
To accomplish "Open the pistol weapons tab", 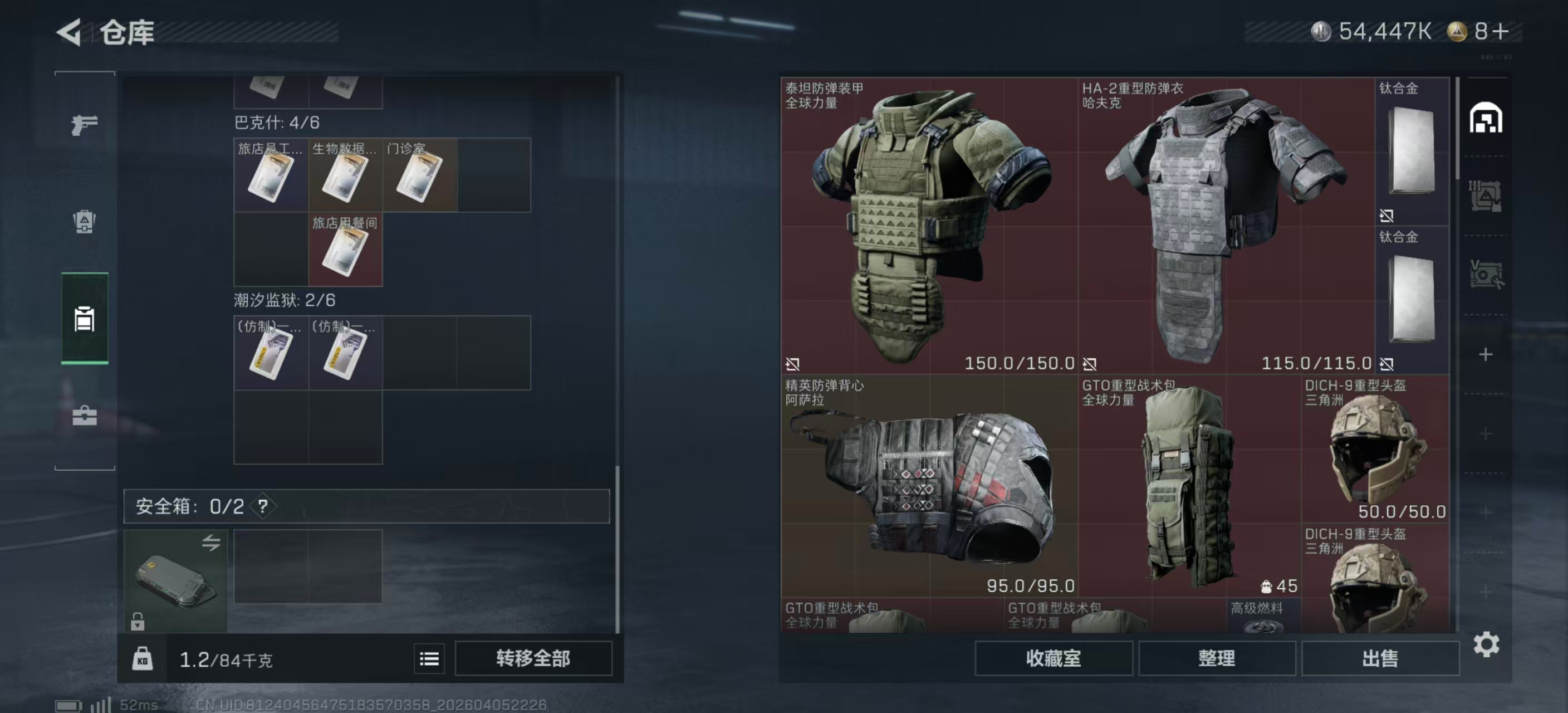I will 84,125.
